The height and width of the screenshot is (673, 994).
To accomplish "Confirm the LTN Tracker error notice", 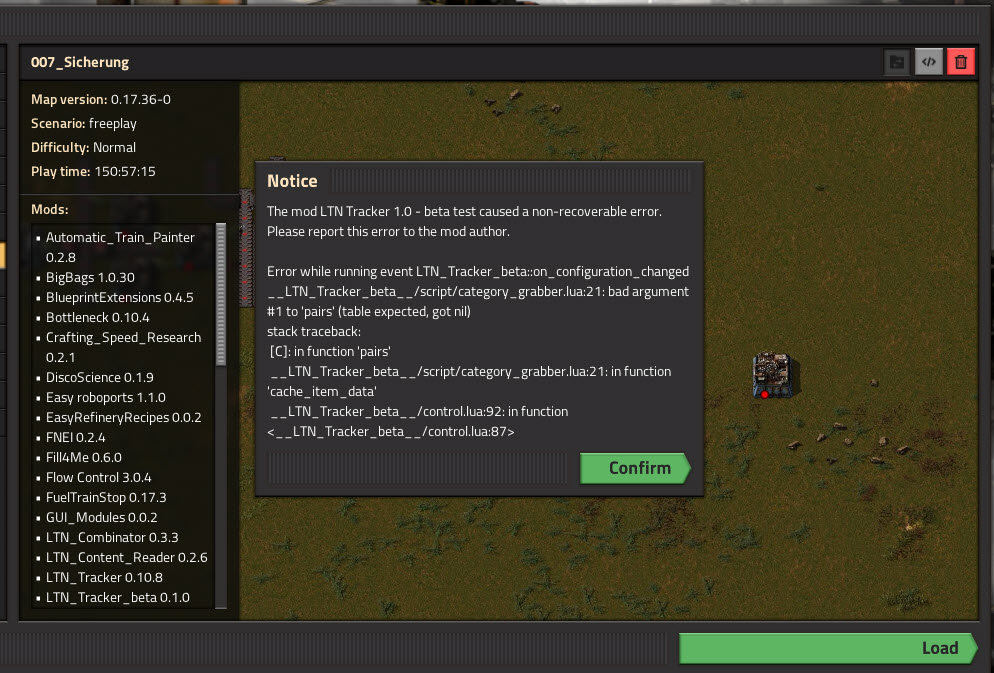I will pyautogui.click(x=634, y=468).
